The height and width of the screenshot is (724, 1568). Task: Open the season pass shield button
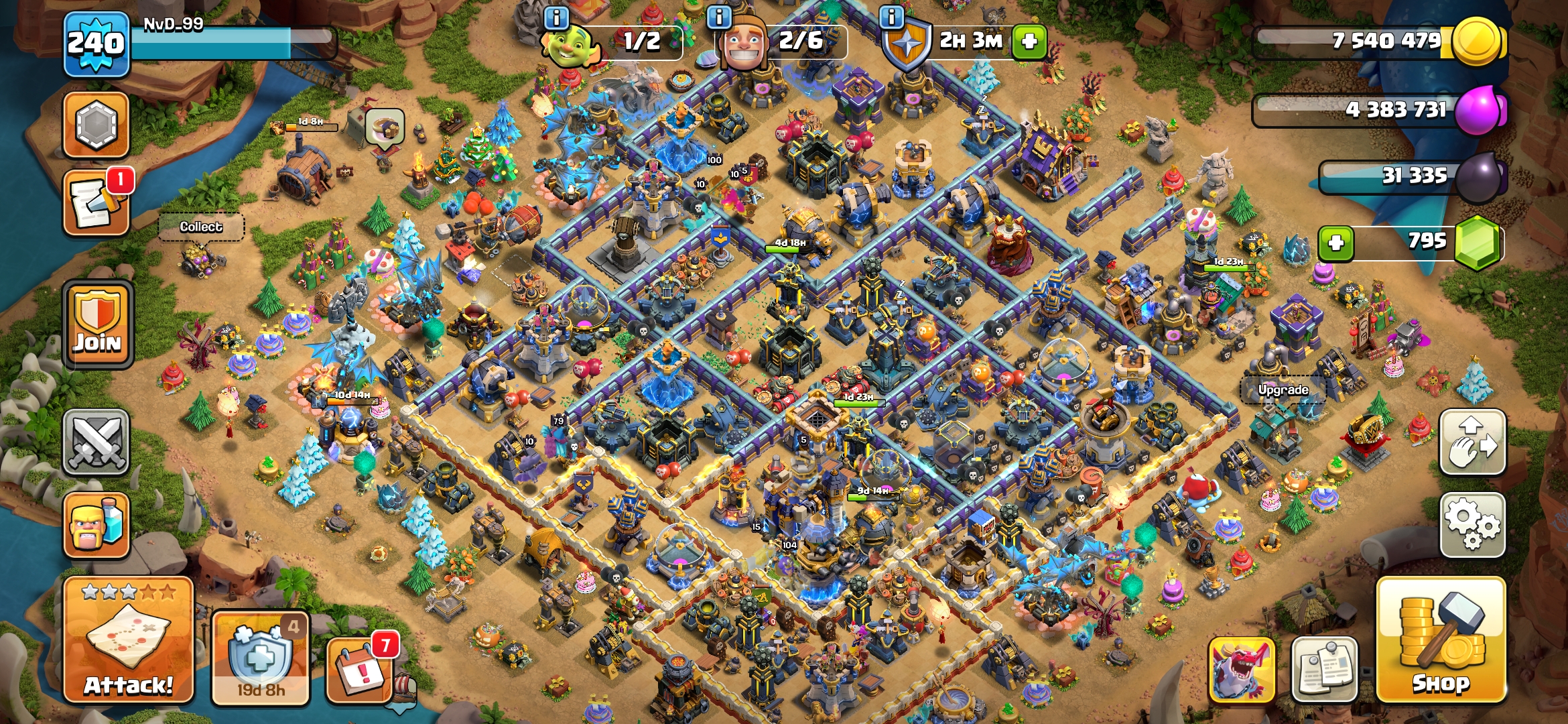point(260,658)
